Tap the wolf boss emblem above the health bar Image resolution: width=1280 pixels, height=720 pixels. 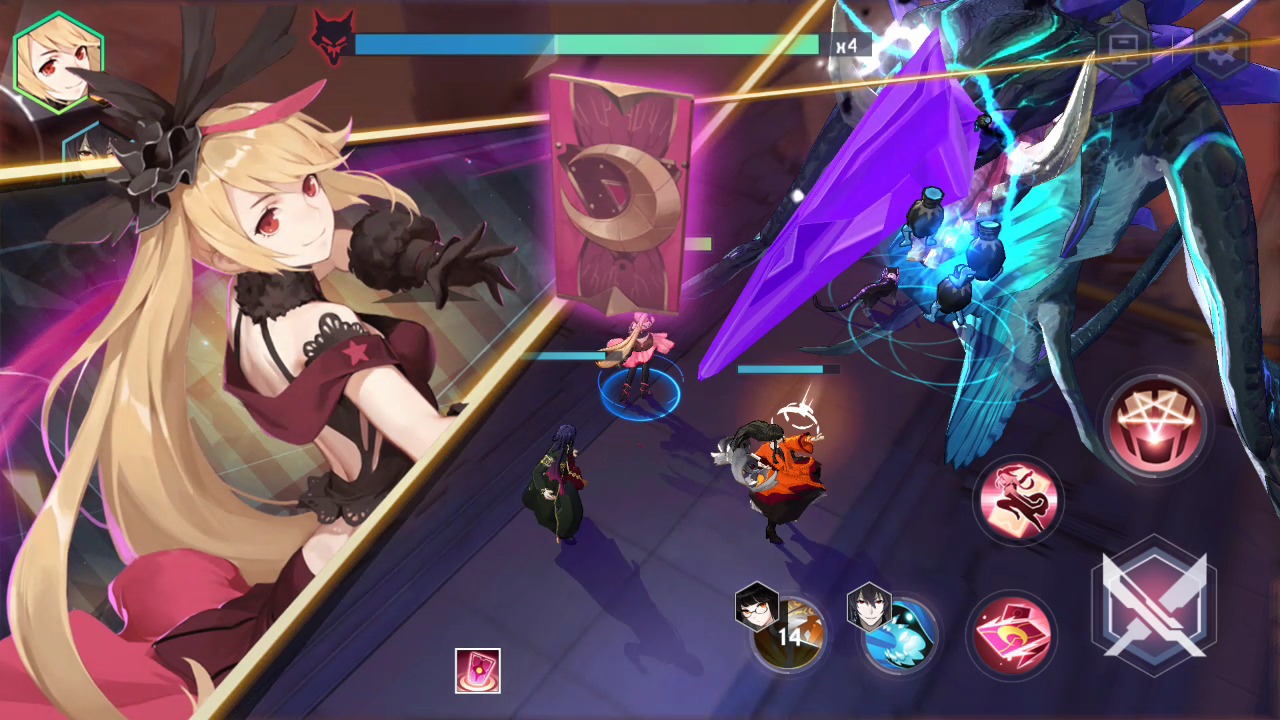click(x=332, y=40)
